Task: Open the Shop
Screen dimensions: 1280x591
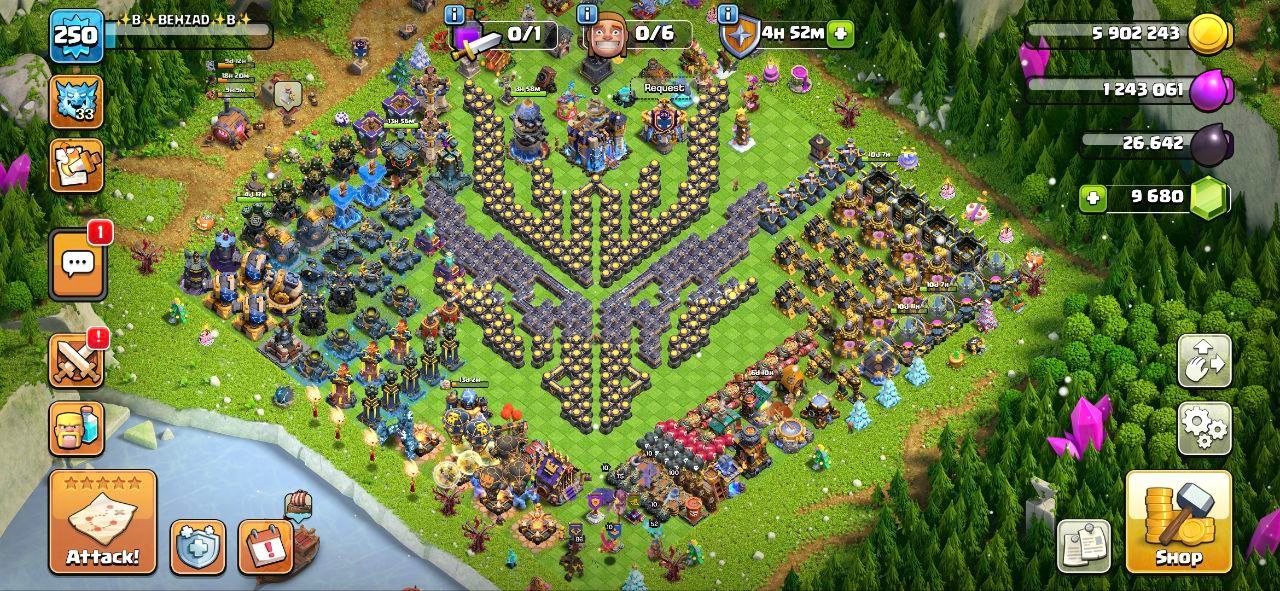Action: (x=1178, y=522)
